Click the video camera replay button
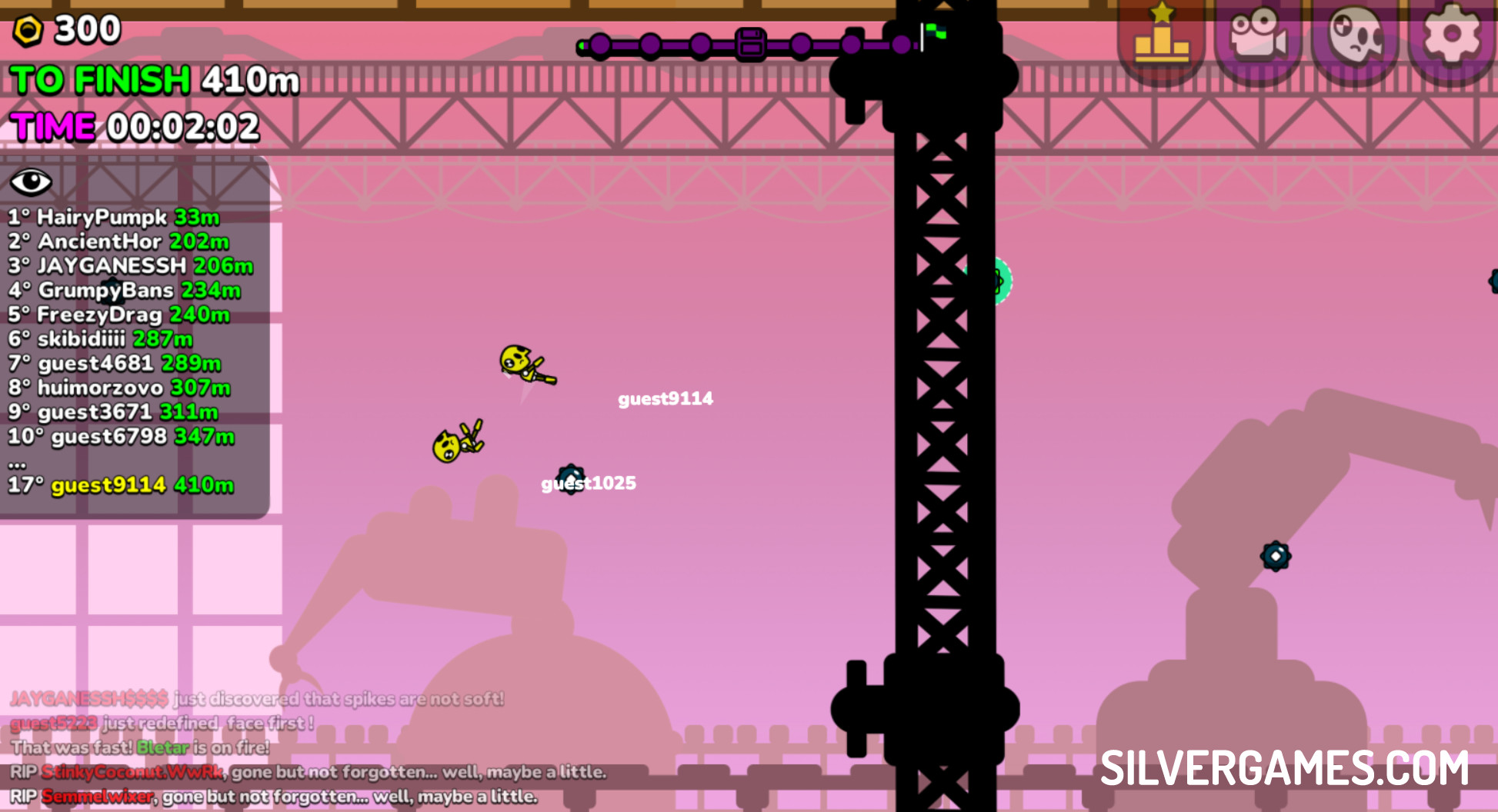This screenshot has height=812, width=1498. click(x=1258, y=37)
